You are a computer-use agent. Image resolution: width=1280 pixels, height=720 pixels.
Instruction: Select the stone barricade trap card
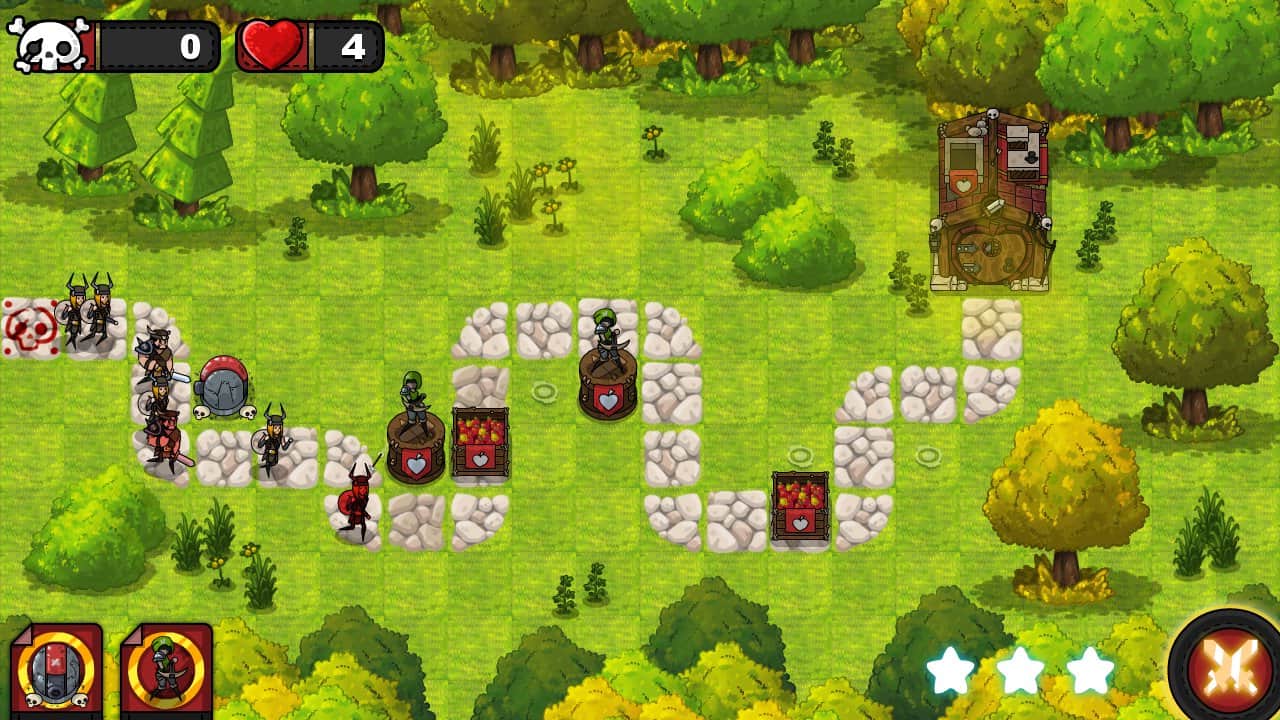(56, 668)
